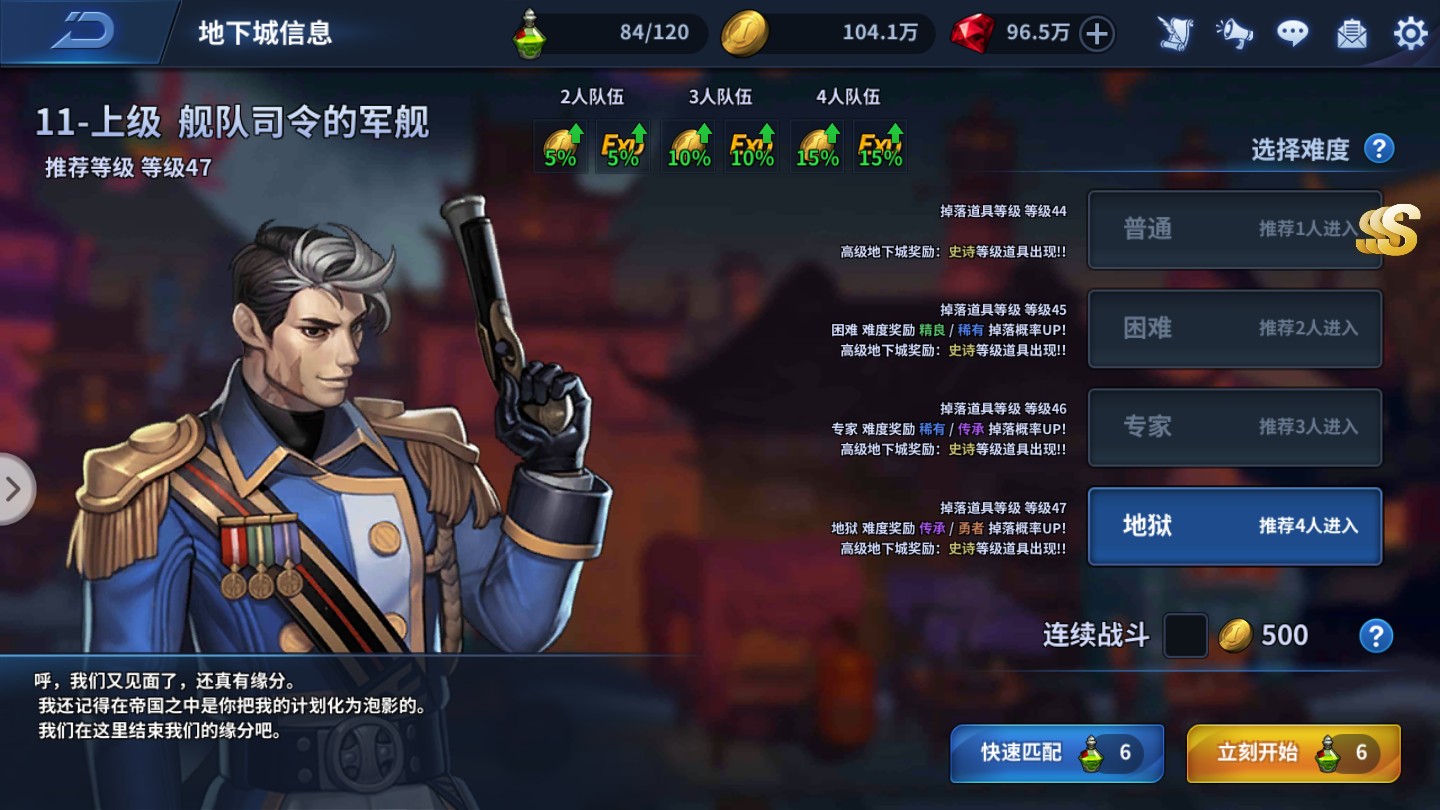Click the megaphone announcement icon

pyautogui.click(x=1234, y=33)
